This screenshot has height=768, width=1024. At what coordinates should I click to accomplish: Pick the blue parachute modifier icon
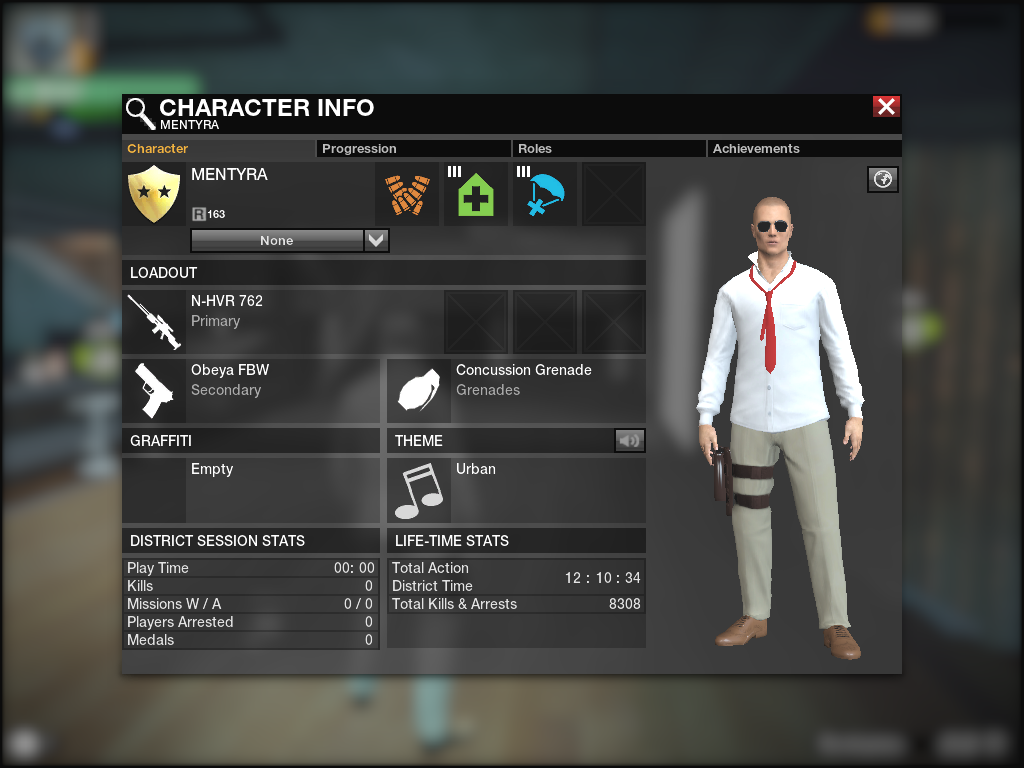545,195
